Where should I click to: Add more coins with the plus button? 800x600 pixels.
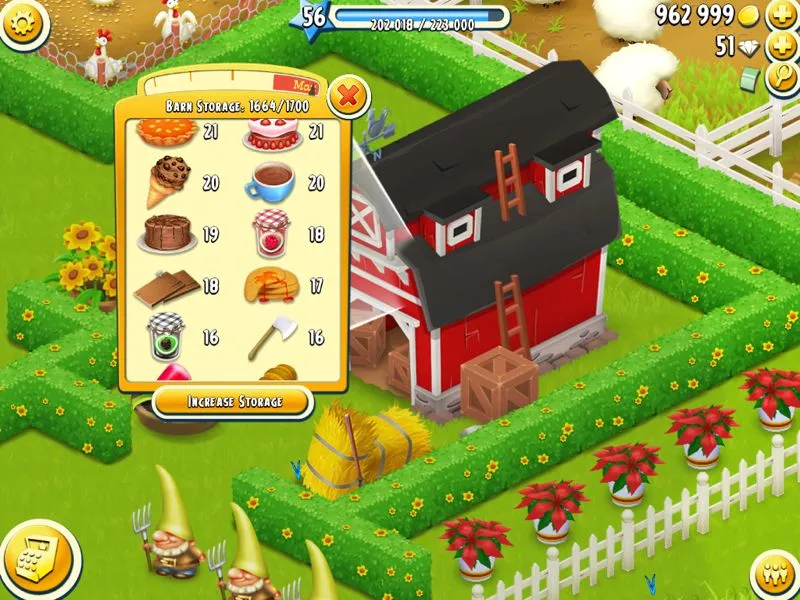click(780, 16)
